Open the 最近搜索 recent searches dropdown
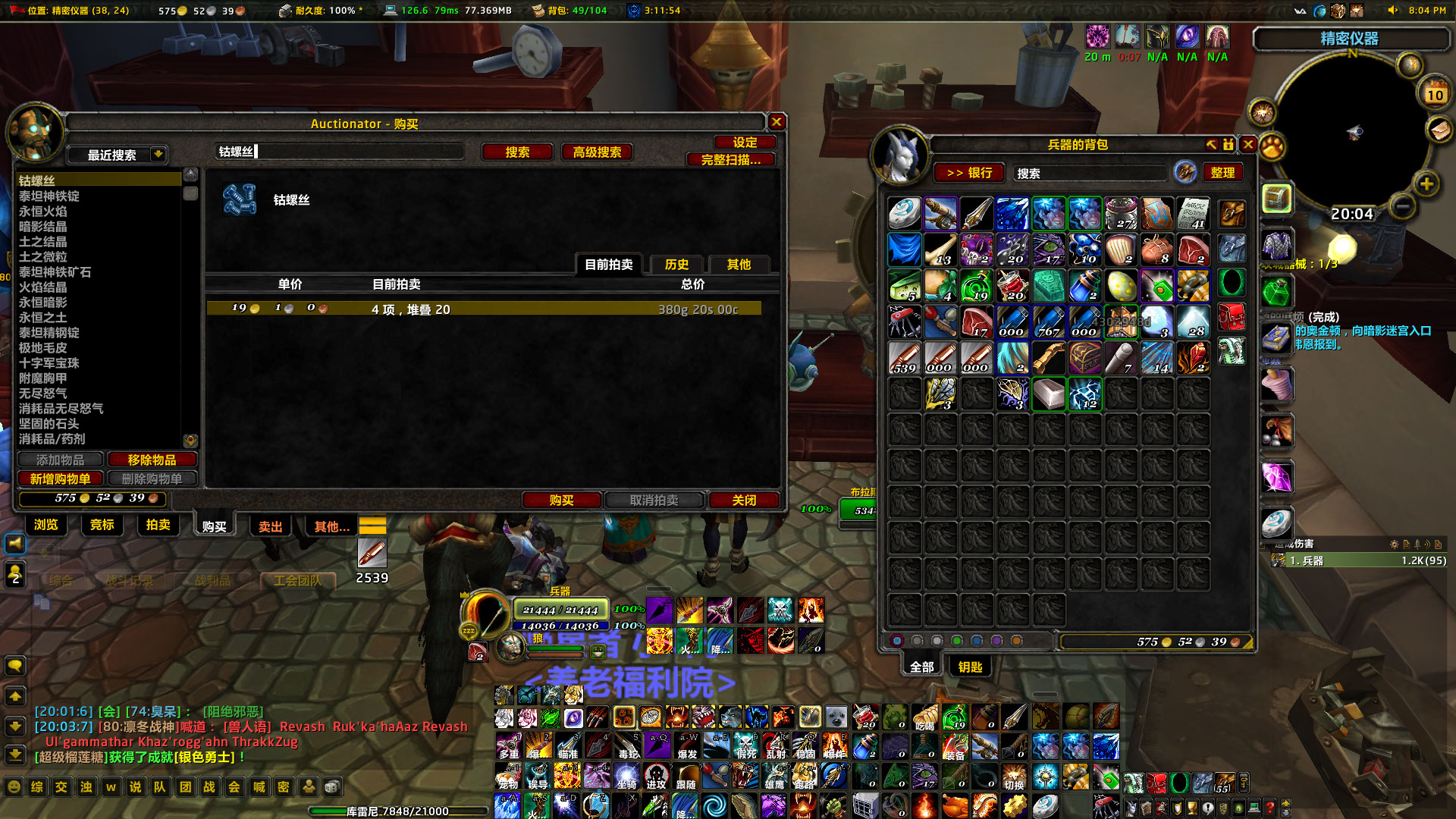Screen dimensions: 1456x819 coord(118,155)
